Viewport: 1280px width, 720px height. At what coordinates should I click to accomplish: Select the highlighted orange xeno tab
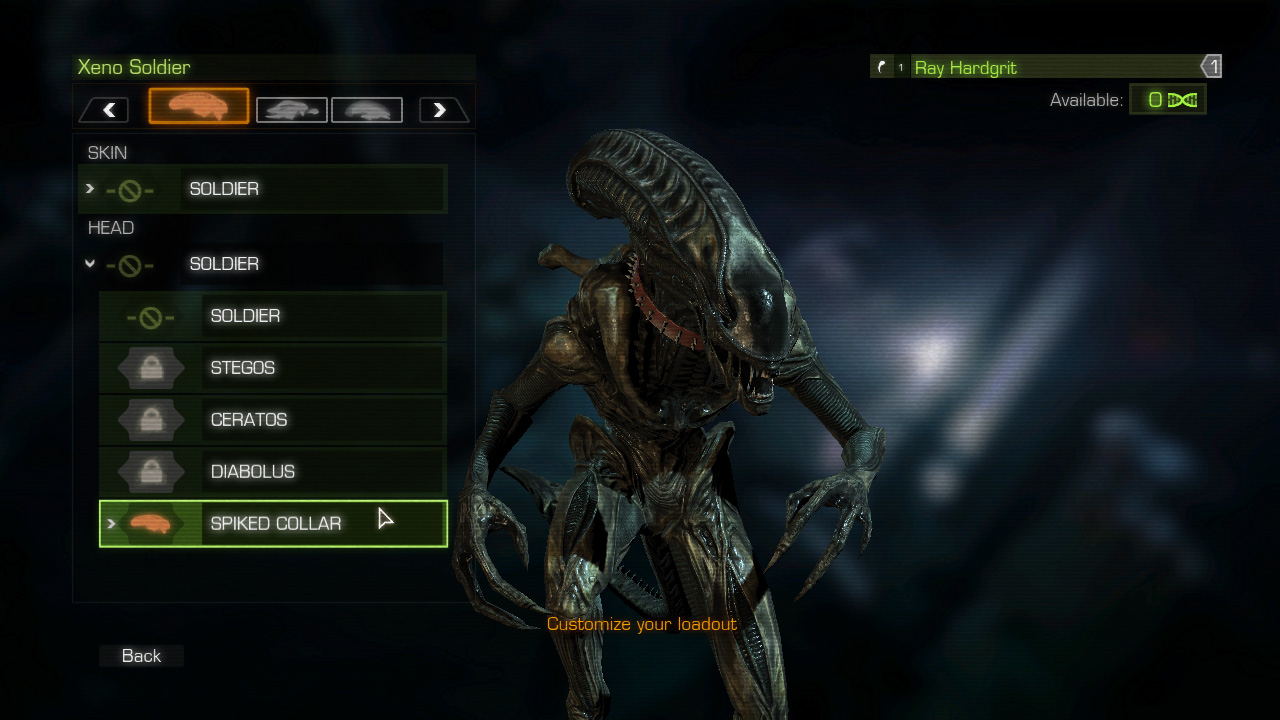pos(199,106)
